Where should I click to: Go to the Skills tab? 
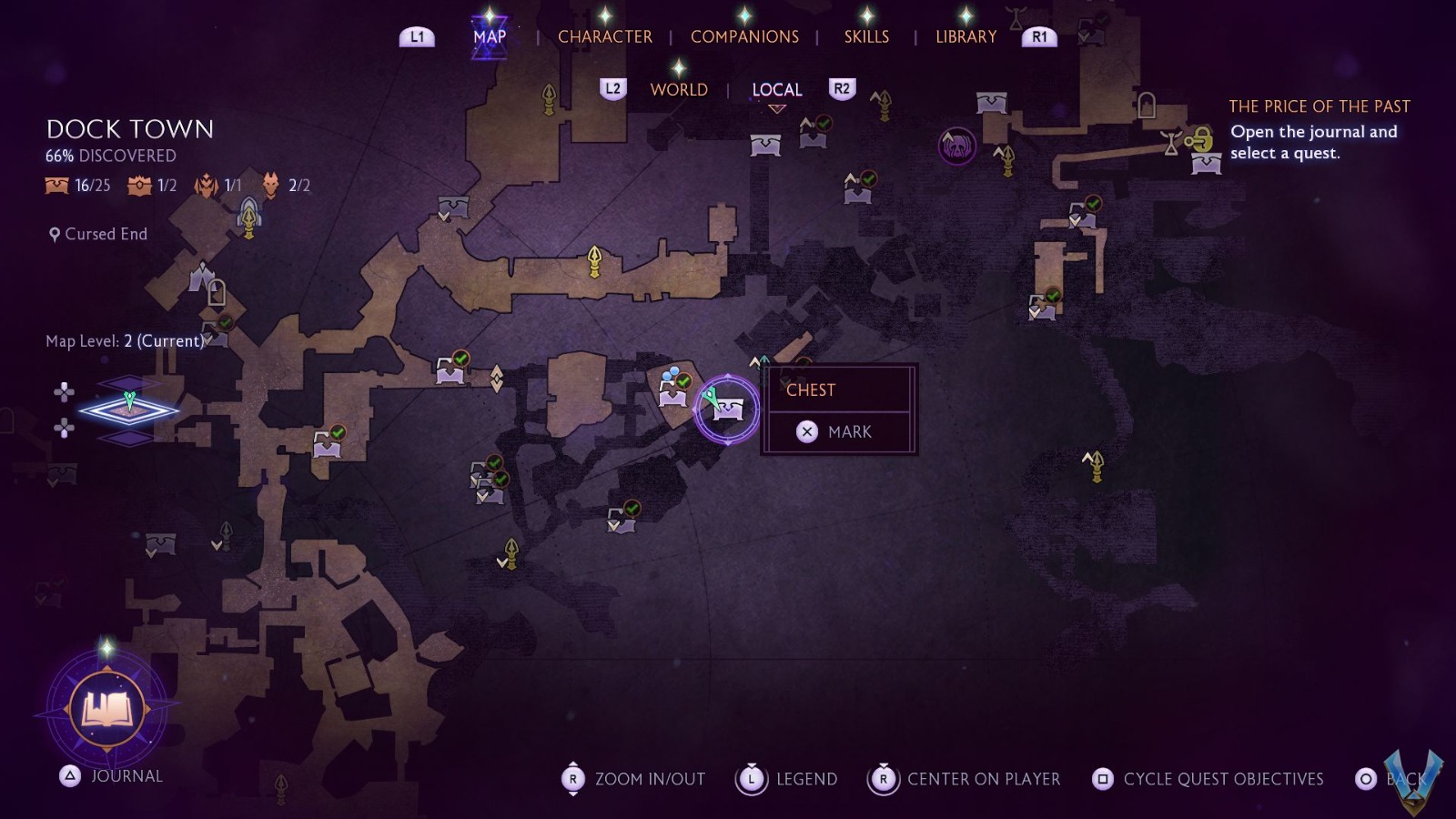[x=866, y=36]
